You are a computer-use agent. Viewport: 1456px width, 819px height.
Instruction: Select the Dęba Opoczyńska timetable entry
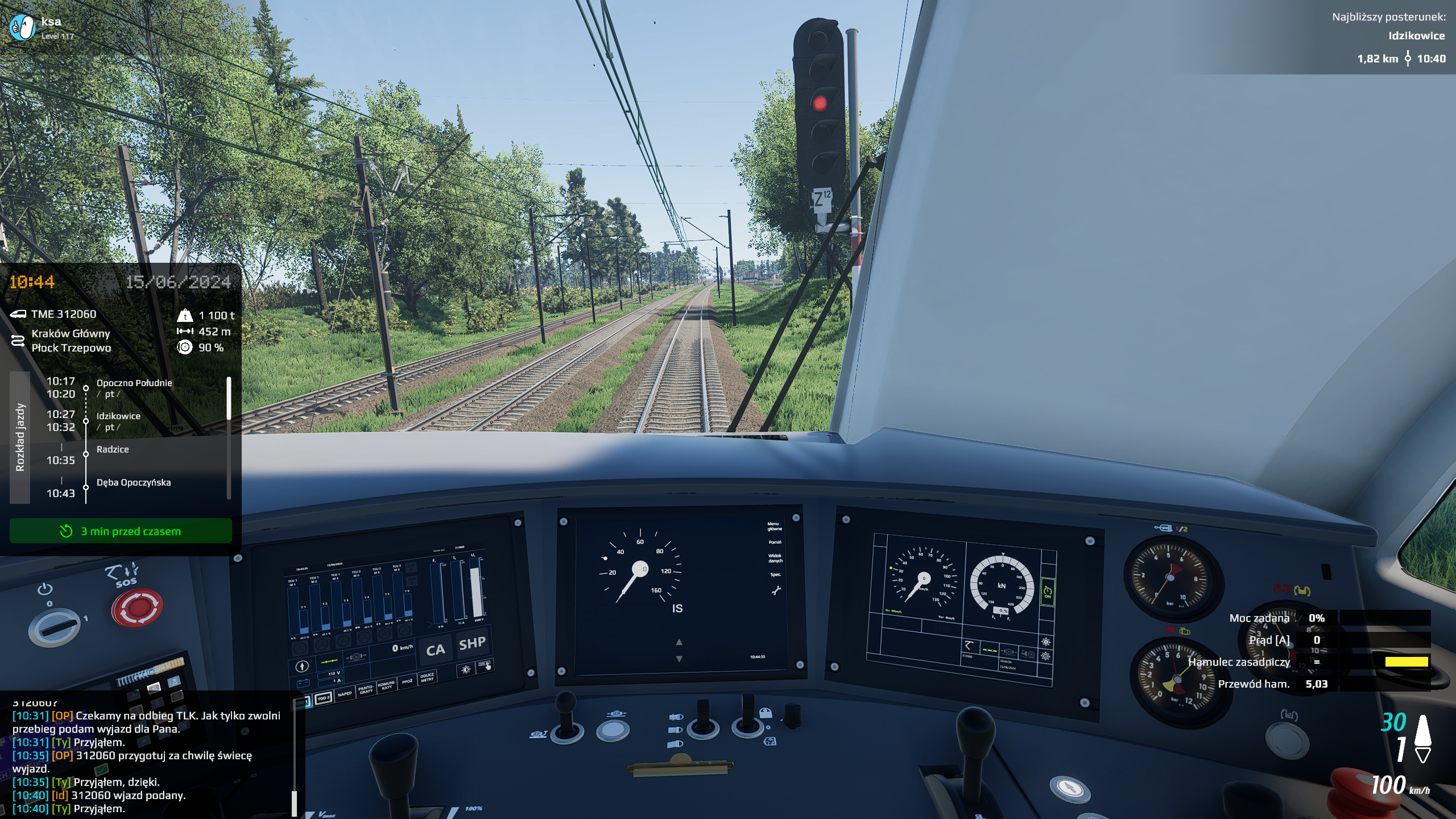coord(134,482)
